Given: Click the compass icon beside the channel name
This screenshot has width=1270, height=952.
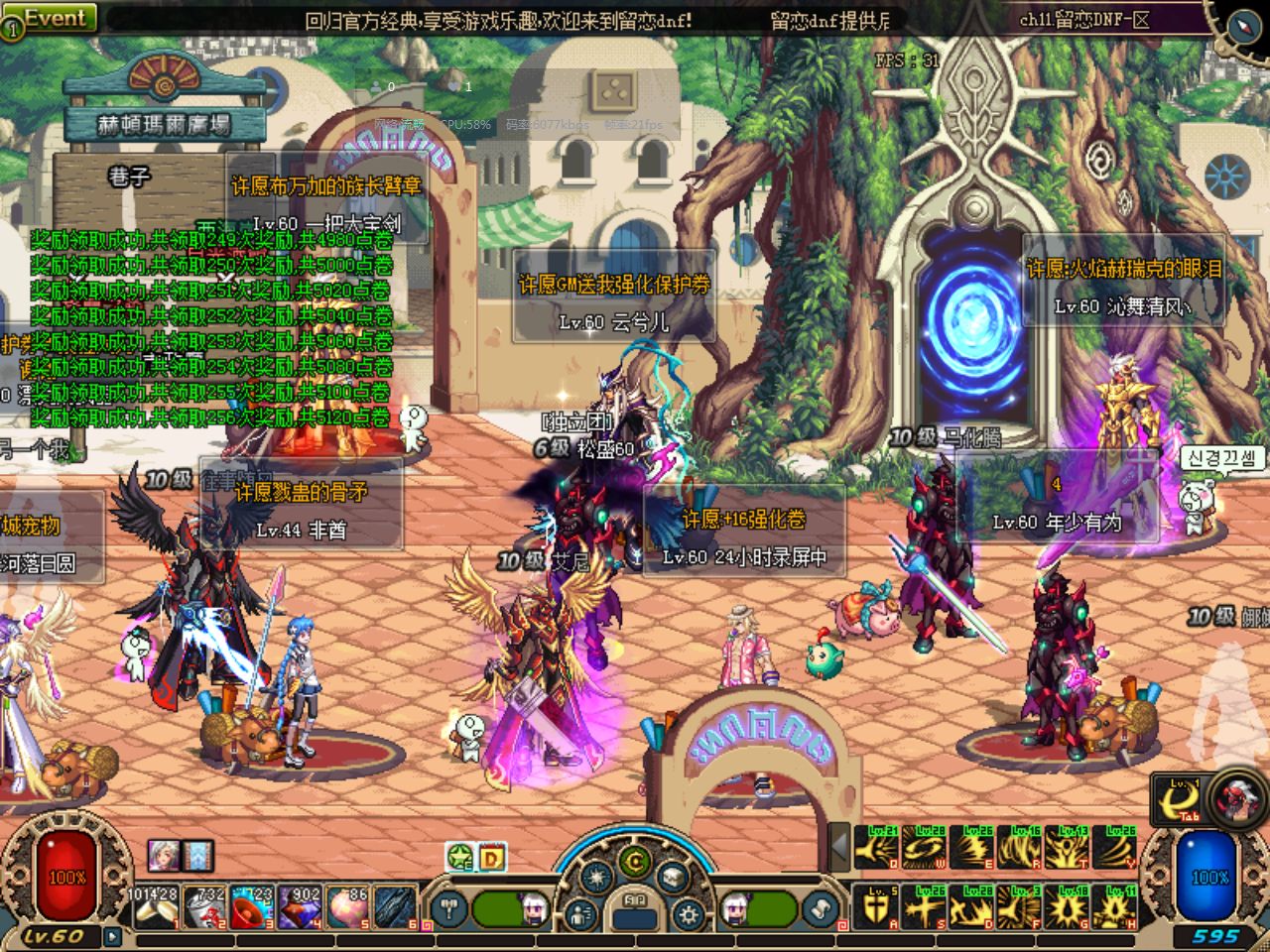Looking at the screenshot, I should [1243, 25].
